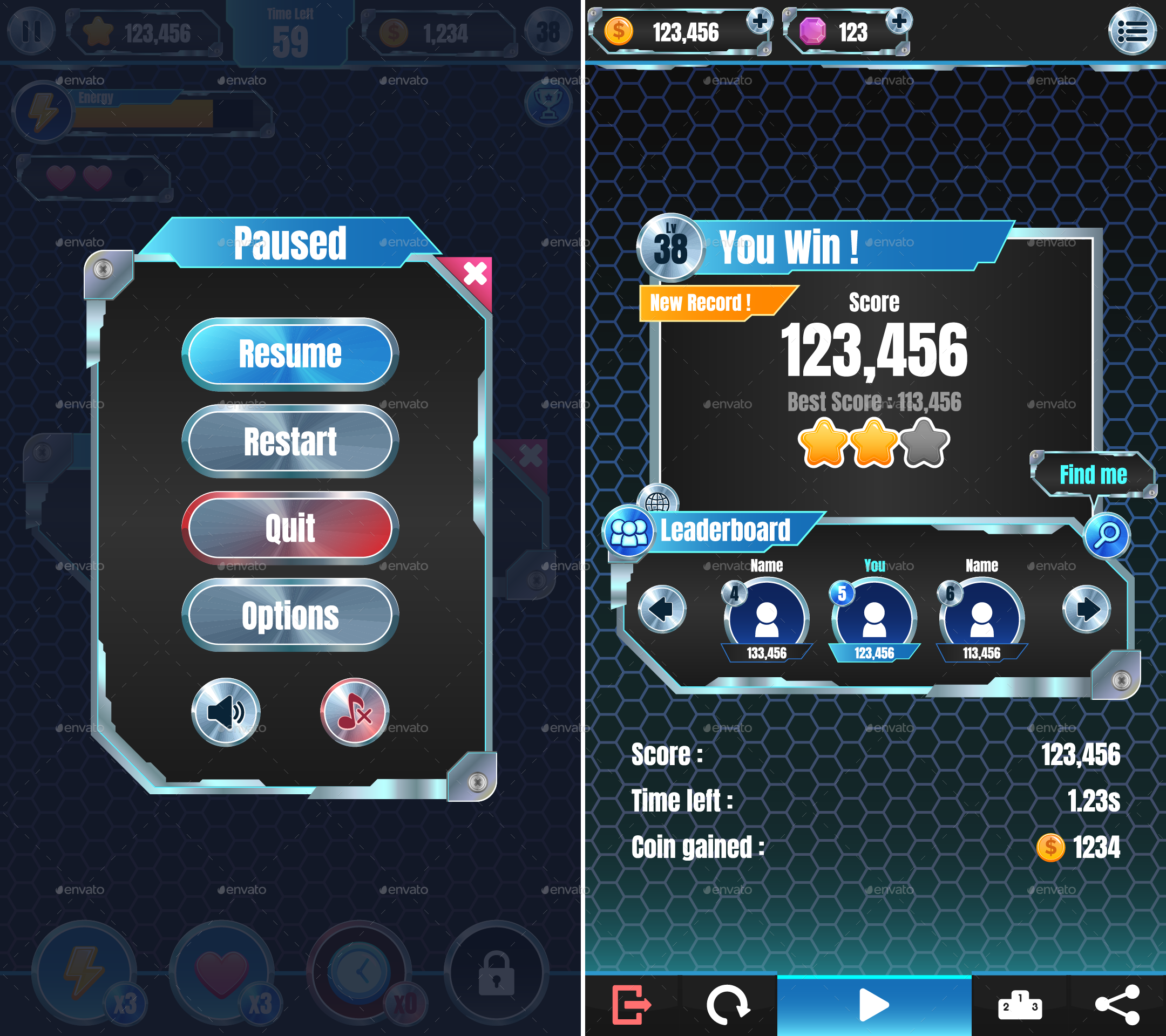Tap the Find me button
Viewport: 1166px width, 1036px height.
pos(1093,474)
